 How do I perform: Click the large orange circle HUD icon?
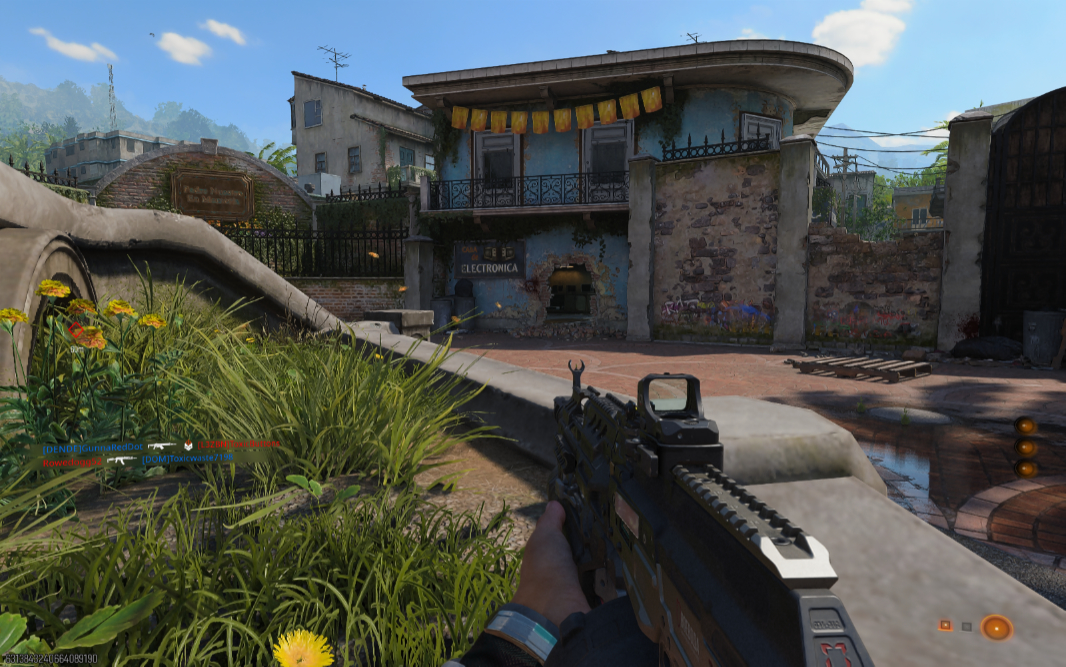click(996, 627)
